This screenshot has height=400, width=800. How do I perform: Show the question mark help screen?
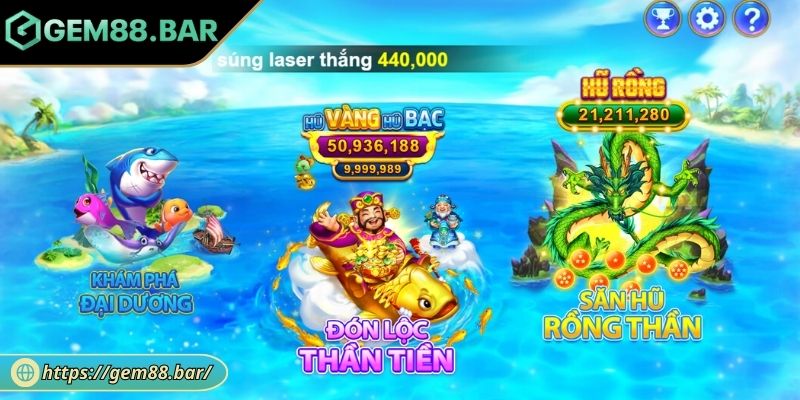(751, 17)
